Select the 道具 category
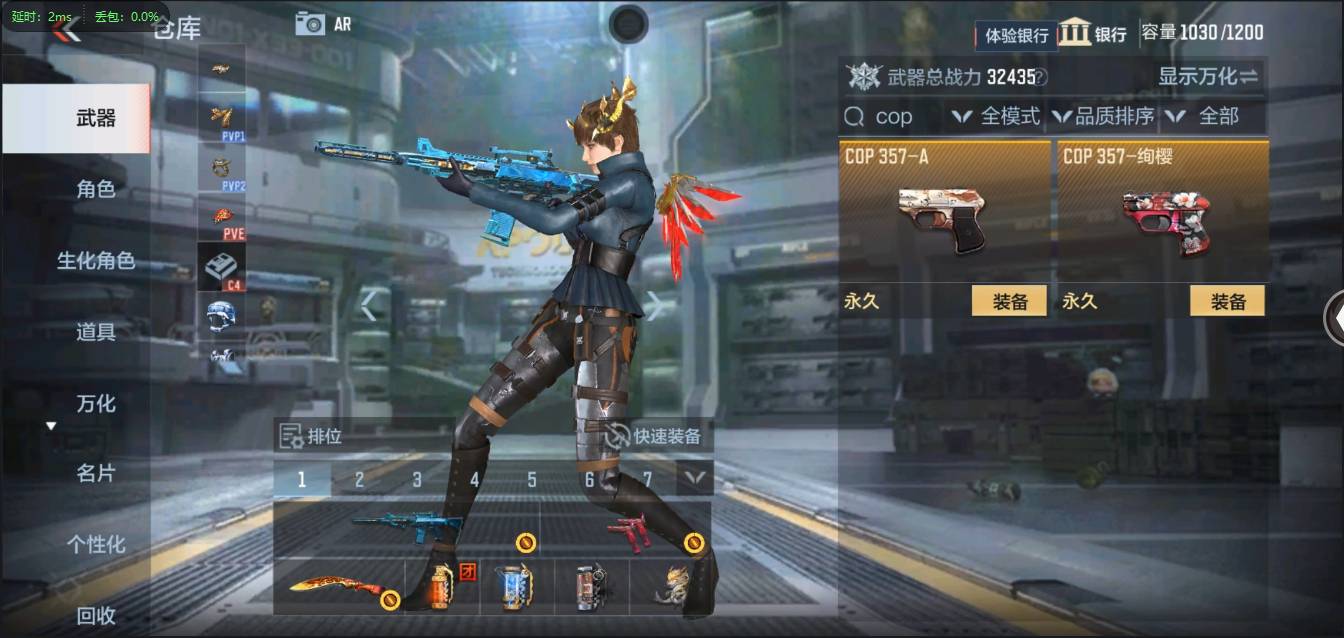 (96, 332)
